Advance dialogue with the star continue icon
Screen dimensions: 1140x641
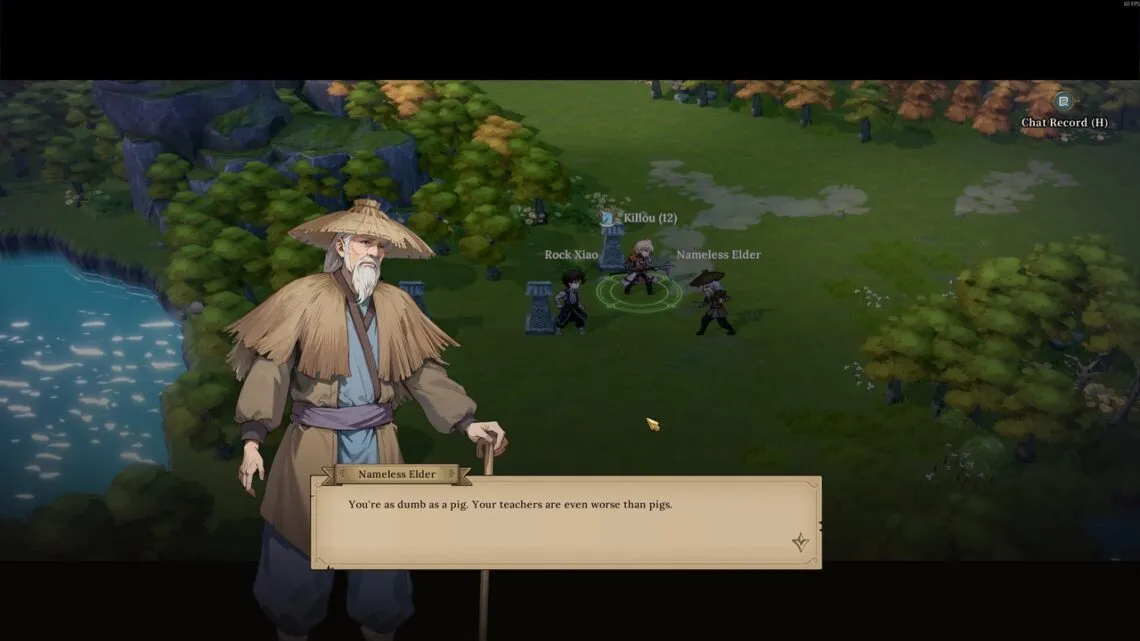coord(800,542)
